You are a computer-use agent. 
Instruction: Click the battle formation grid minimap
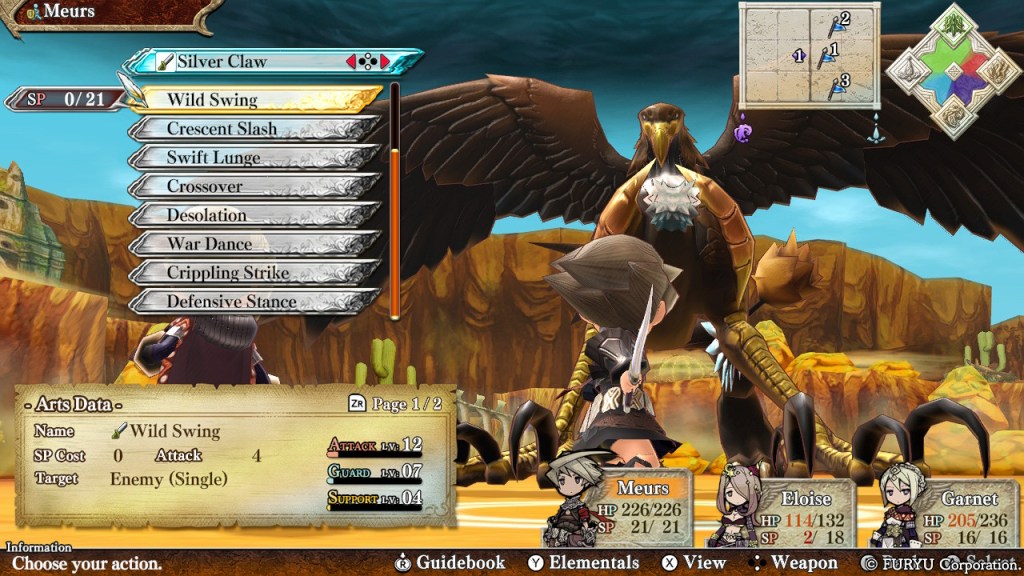(x=809, y=54)
